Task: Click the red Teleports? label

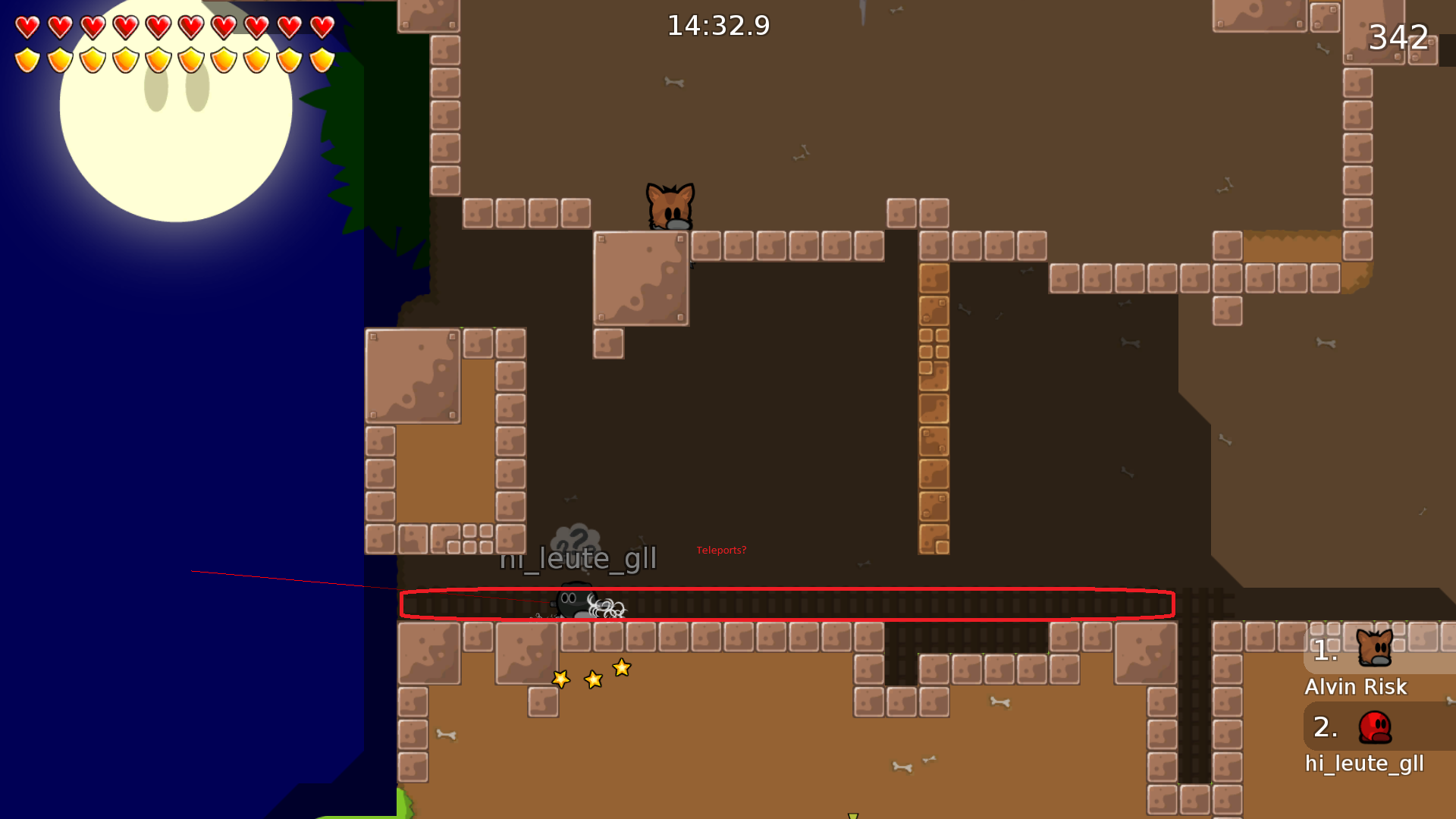Action: pyautogui.click(x=720, y=551)
